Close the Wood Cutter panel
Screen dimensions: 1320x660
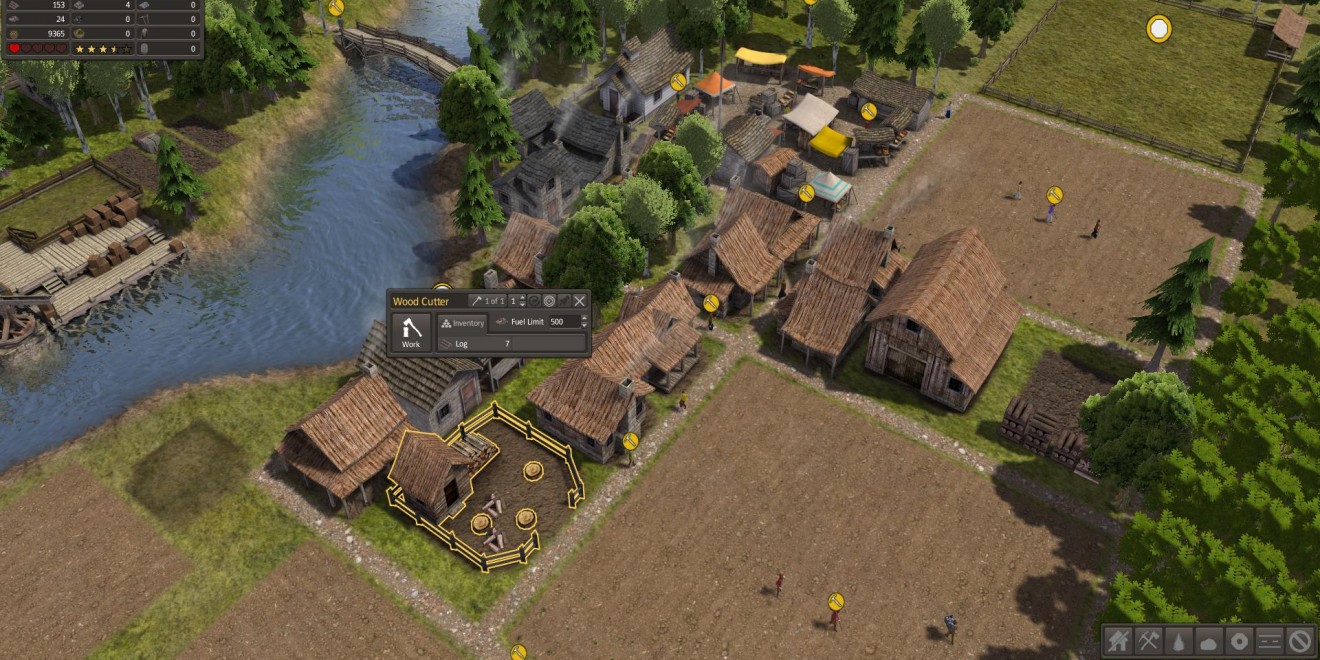pos(579,301)
